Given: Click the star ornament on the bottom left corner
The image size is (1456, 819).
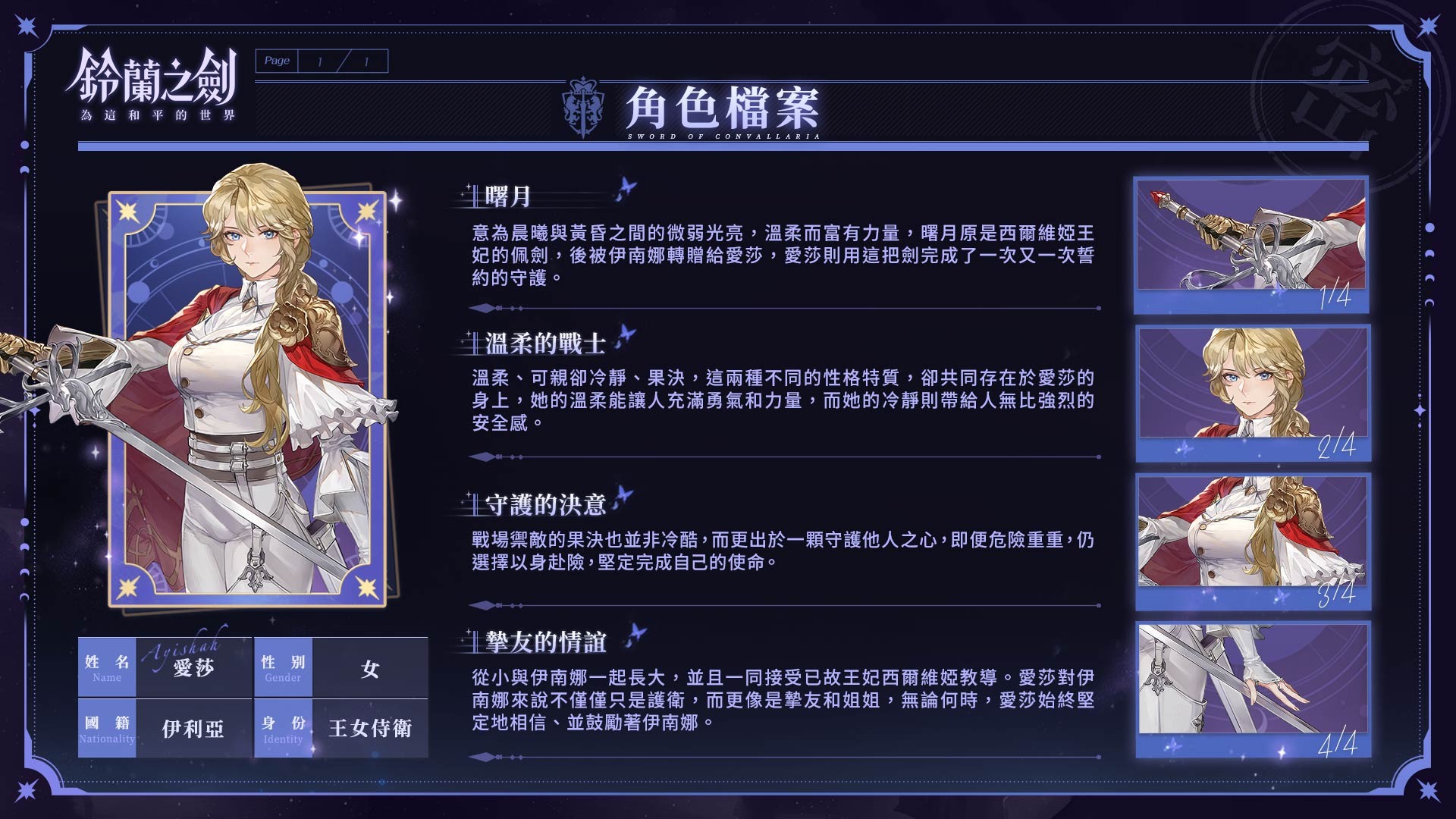Looking at the screenshot, I should click(27, 792).
